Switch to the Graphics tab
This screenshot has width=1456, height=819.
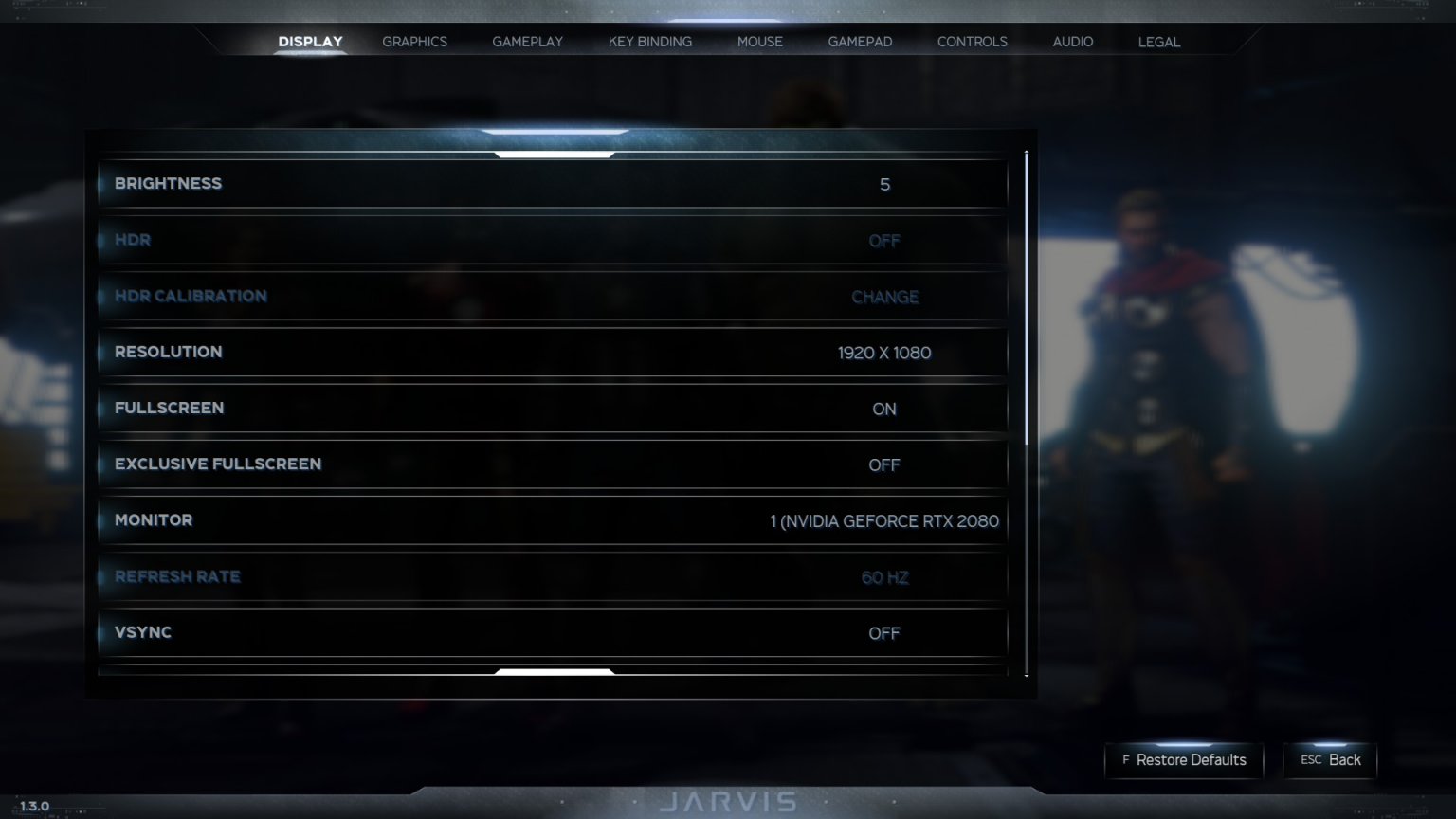pos(414,41)
